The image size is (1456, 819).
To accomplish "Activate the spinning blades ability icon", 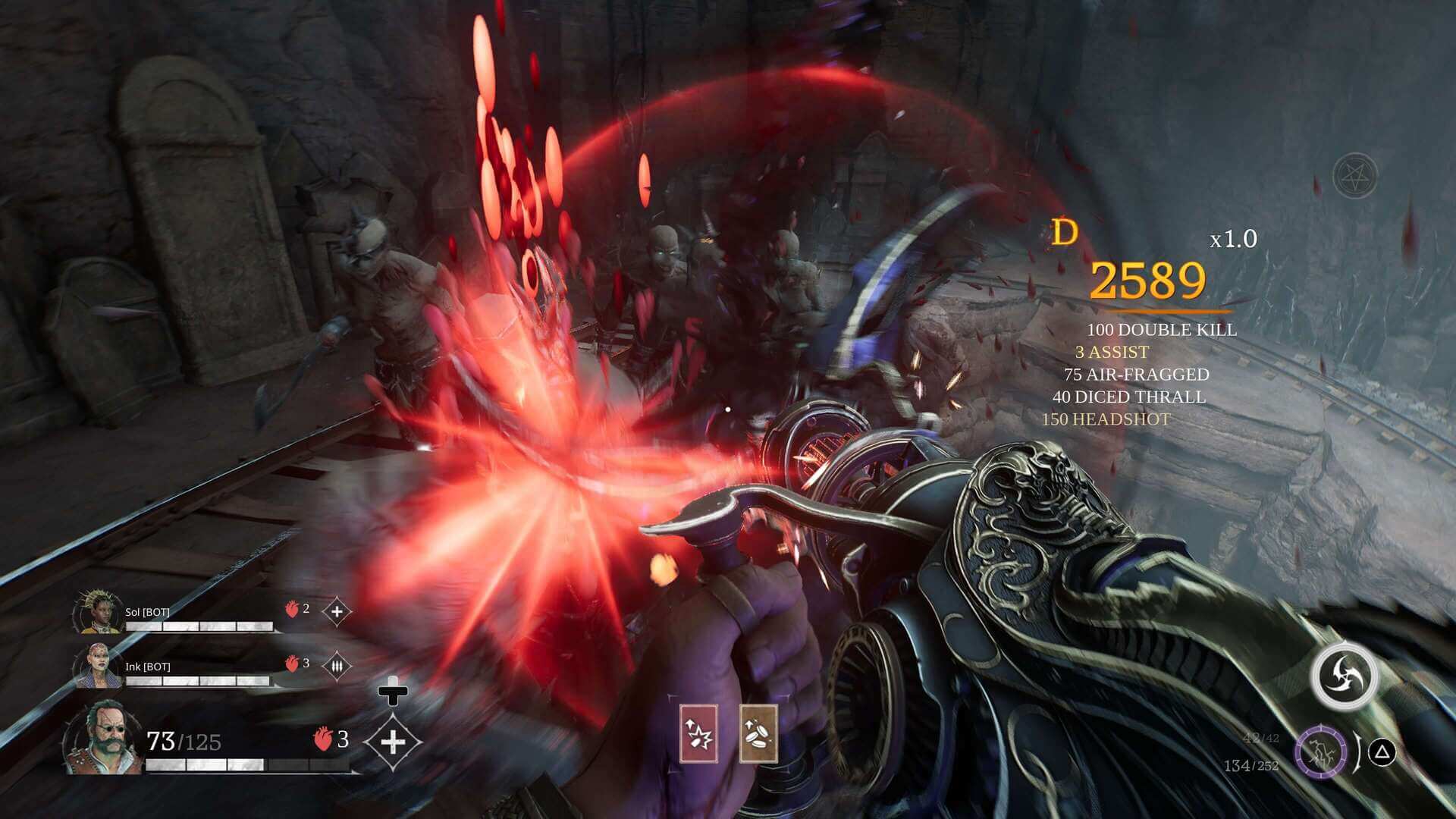I will pos(1345,675).
